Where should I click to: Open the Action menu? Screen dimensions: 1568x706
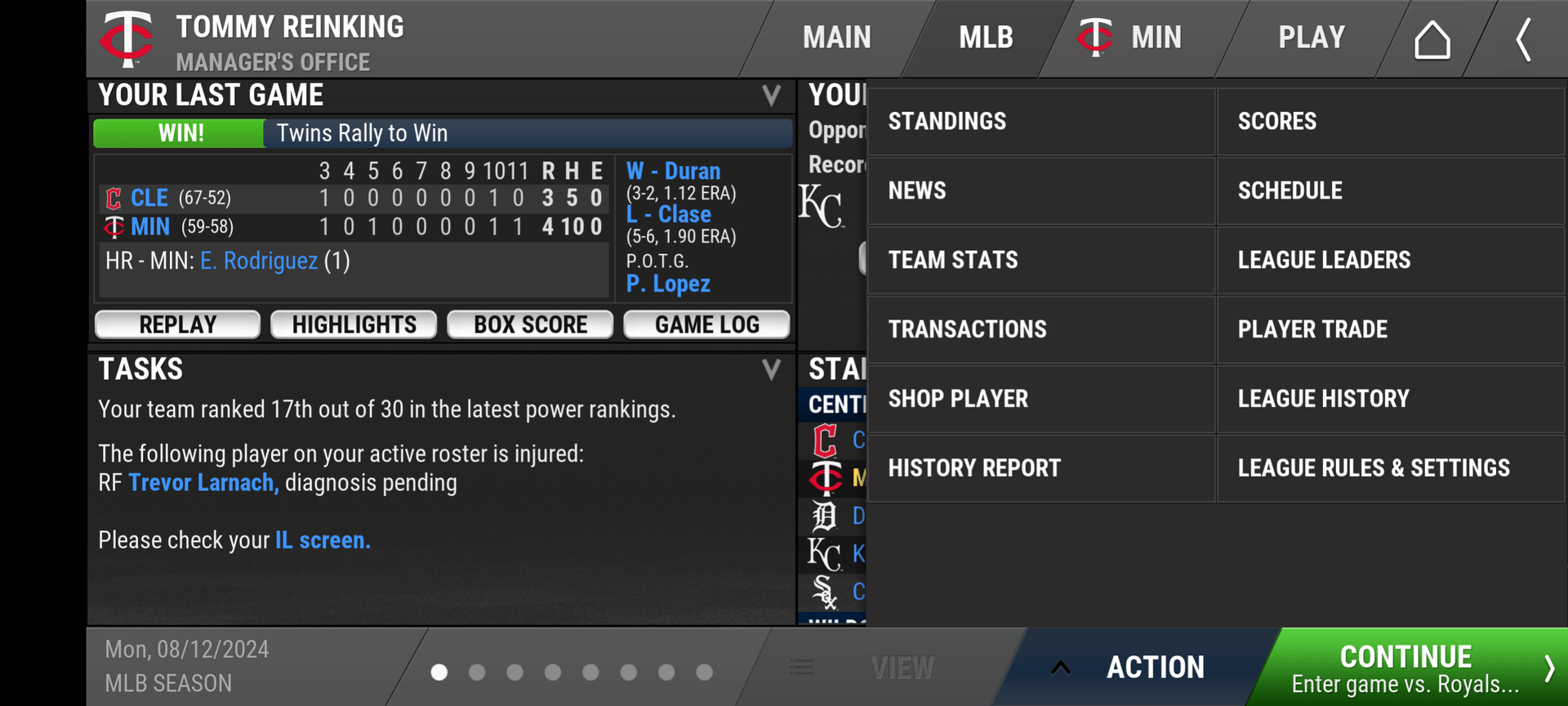point(1138,668)
